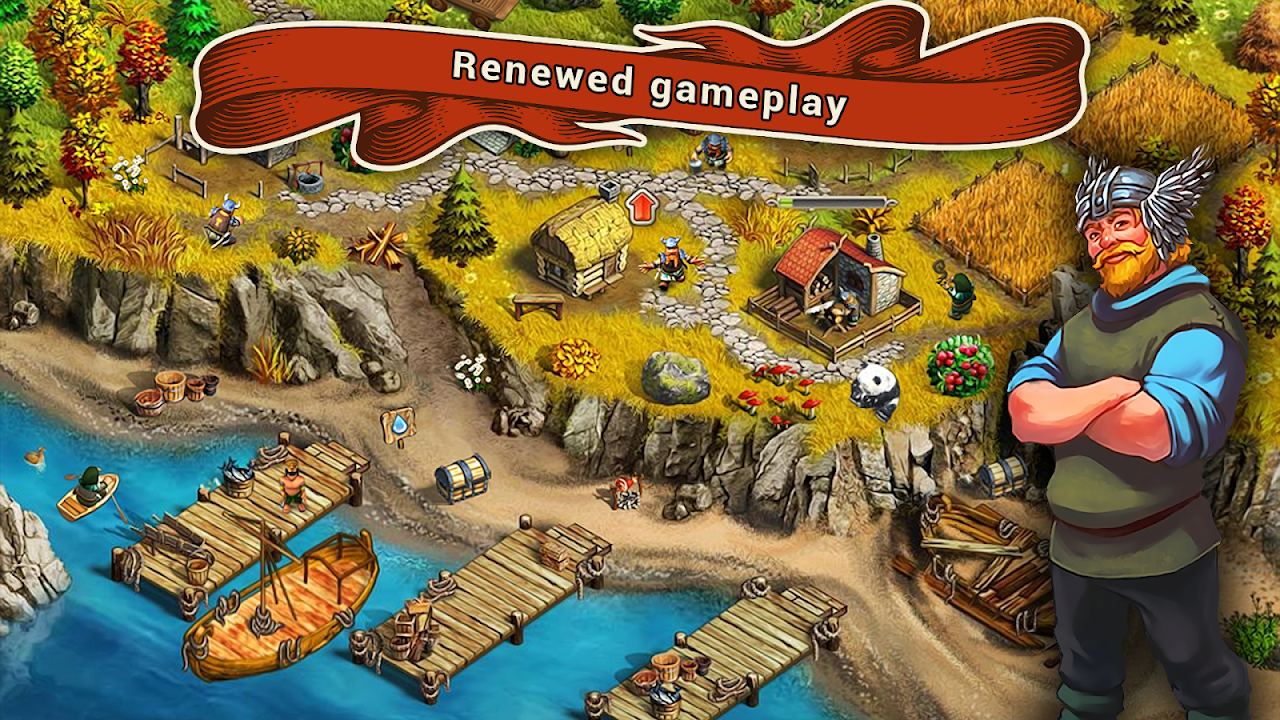Click the red upgrade arrow above the hut

(641, 207)
